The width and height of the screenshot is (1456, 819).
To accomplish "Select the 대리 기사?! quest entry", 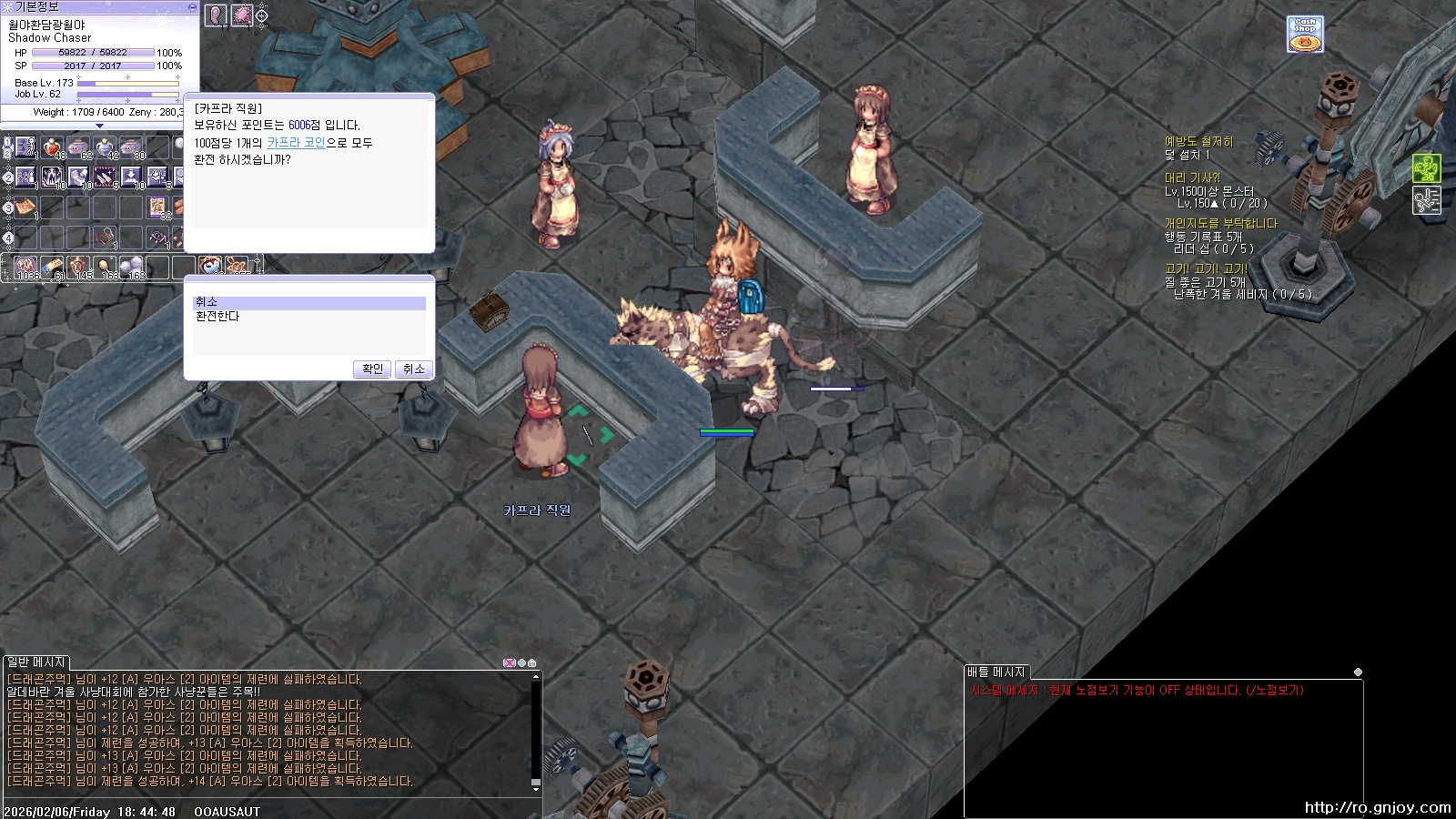I will click(x=1192, y=178).
